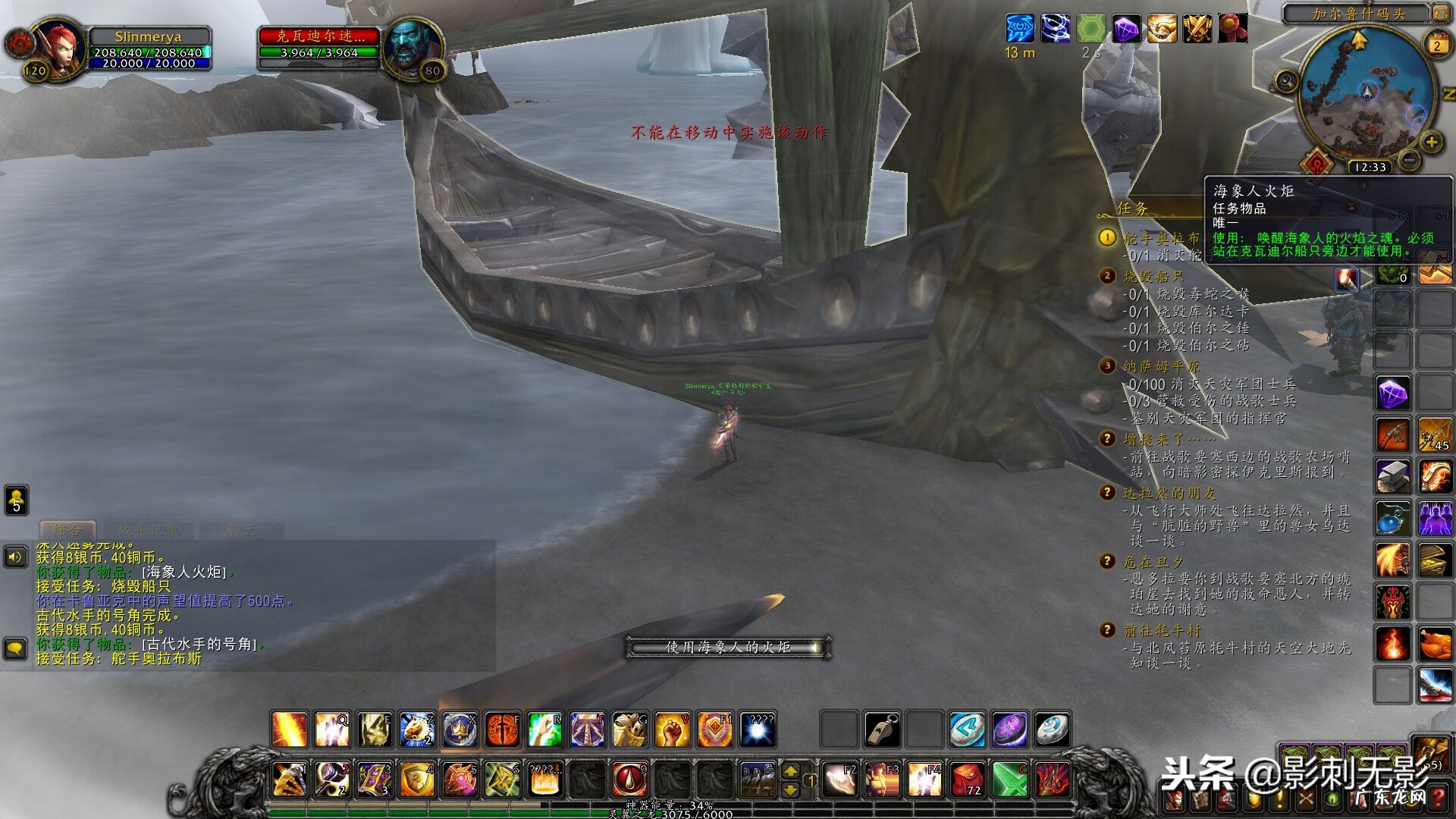Open the minimap tracking magnifier button
The height and width of the screenshot is (819, 1456).
click(x=1285, y=80)
